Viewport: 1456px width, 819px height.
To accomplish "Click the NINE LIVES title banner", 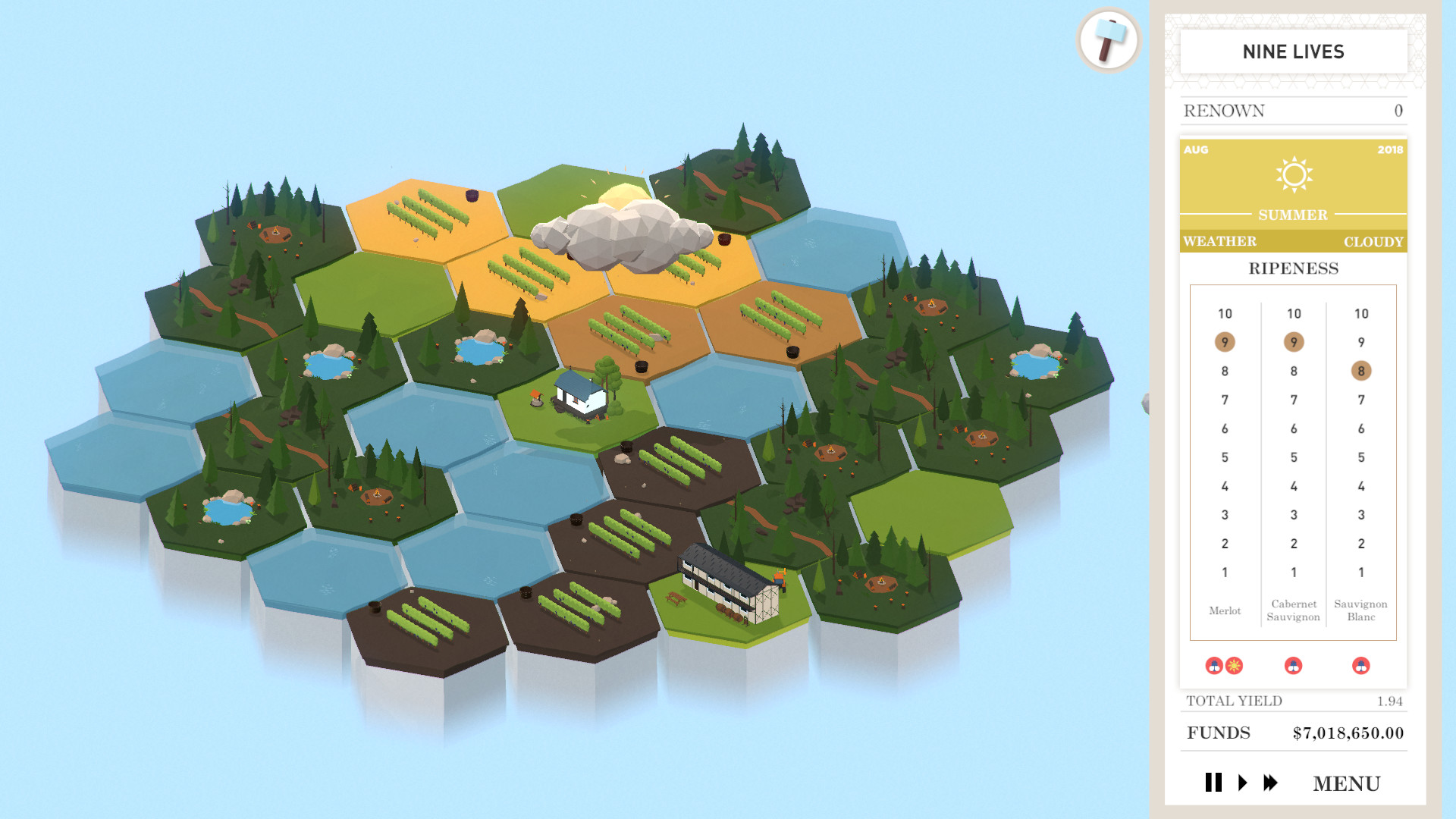I will (1293, 52).
